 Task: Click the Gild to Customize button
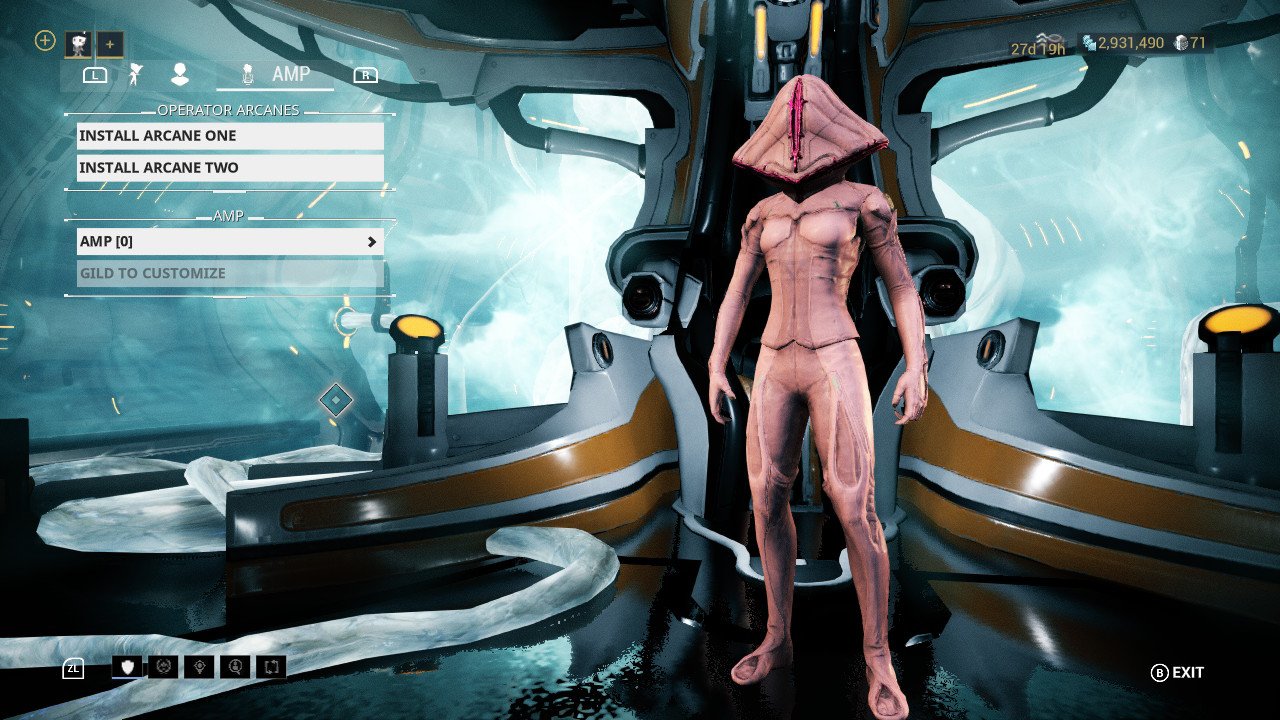230,274
